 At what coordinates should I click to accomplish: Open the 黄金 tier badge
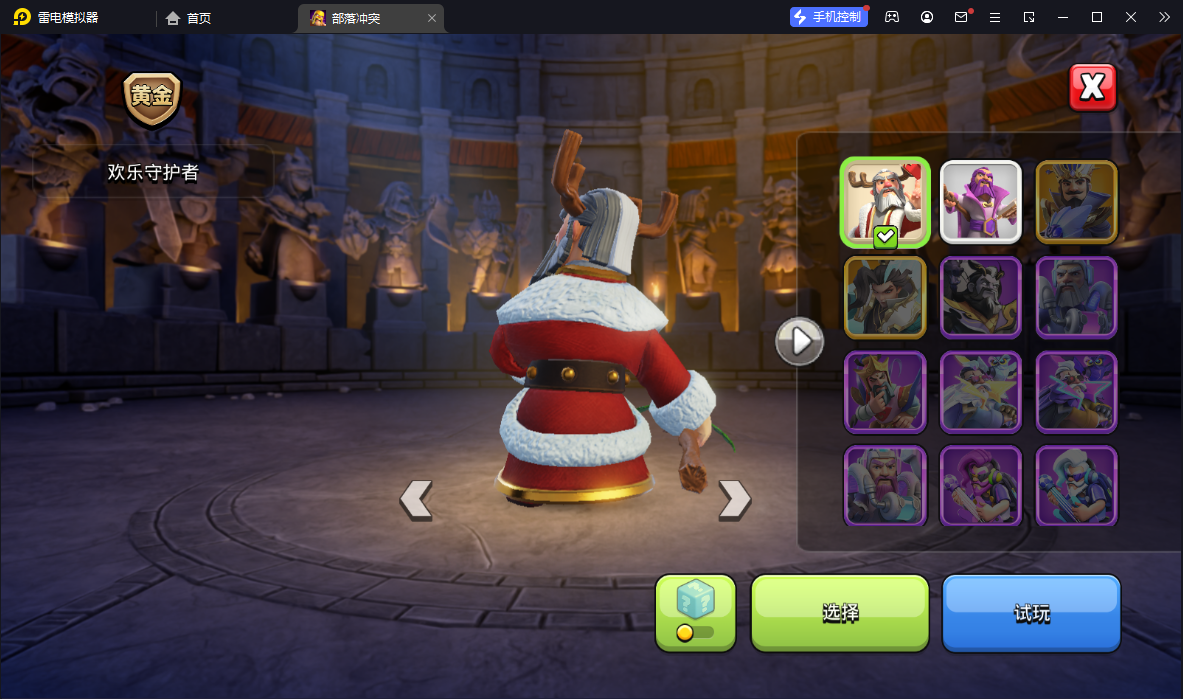(x=152, y=97)
